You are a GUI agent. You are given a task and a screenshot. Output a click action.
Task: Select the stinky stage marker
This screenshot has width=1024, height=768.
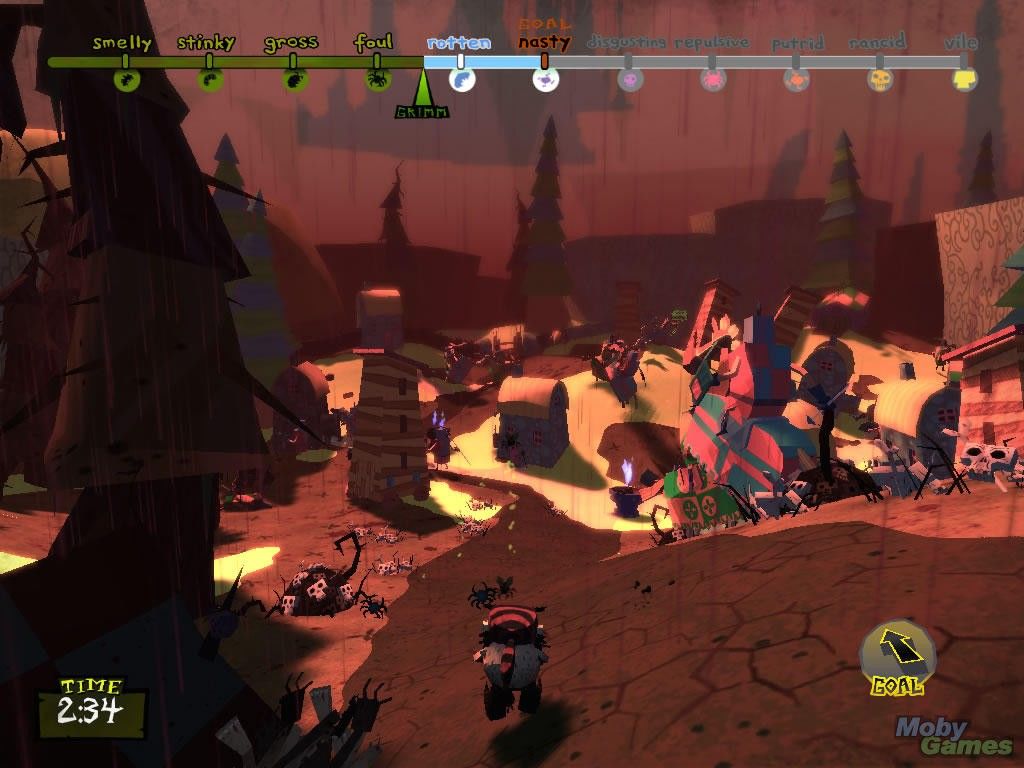click(210, 79)
